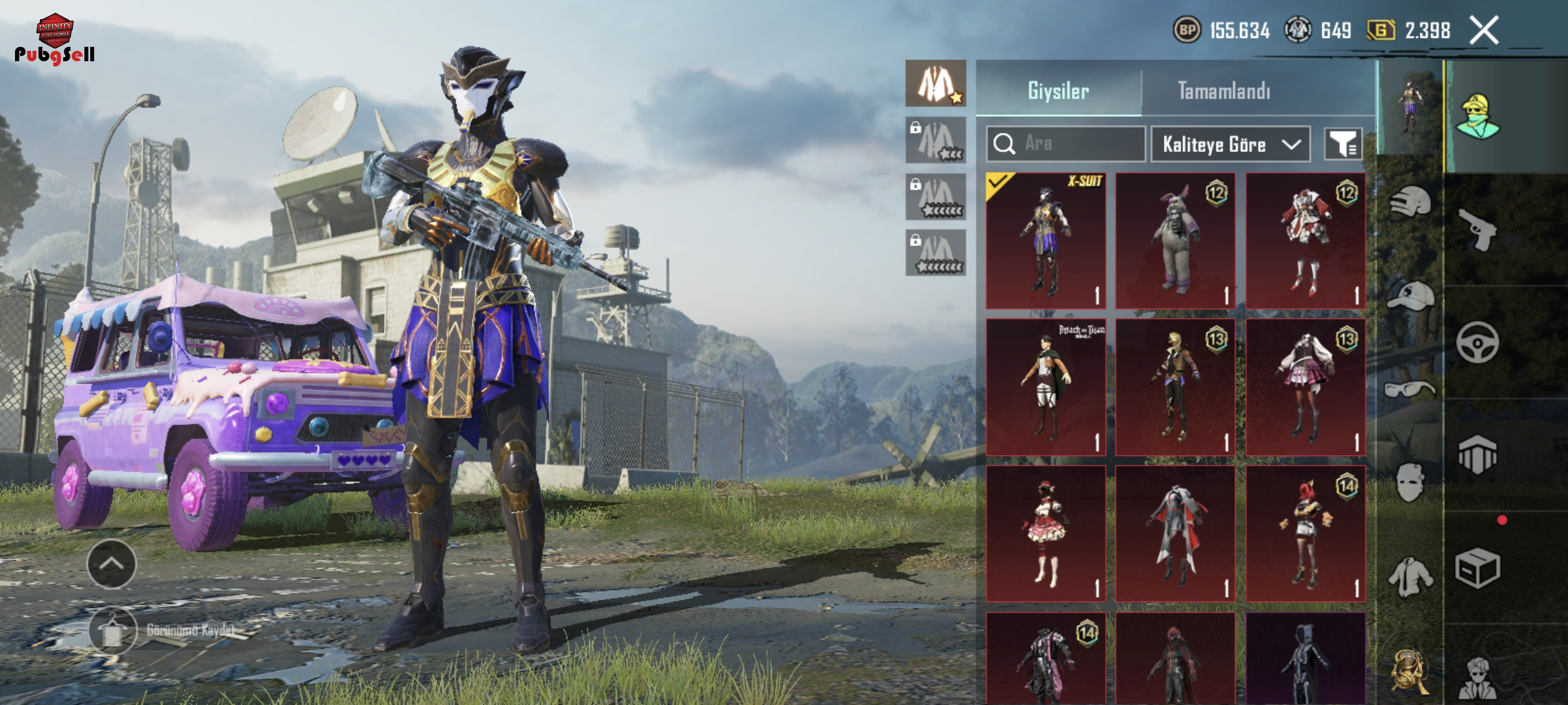Open the face mask category
The width and height of the screenshot is (1568, 705).
[x=1410, y=483]
